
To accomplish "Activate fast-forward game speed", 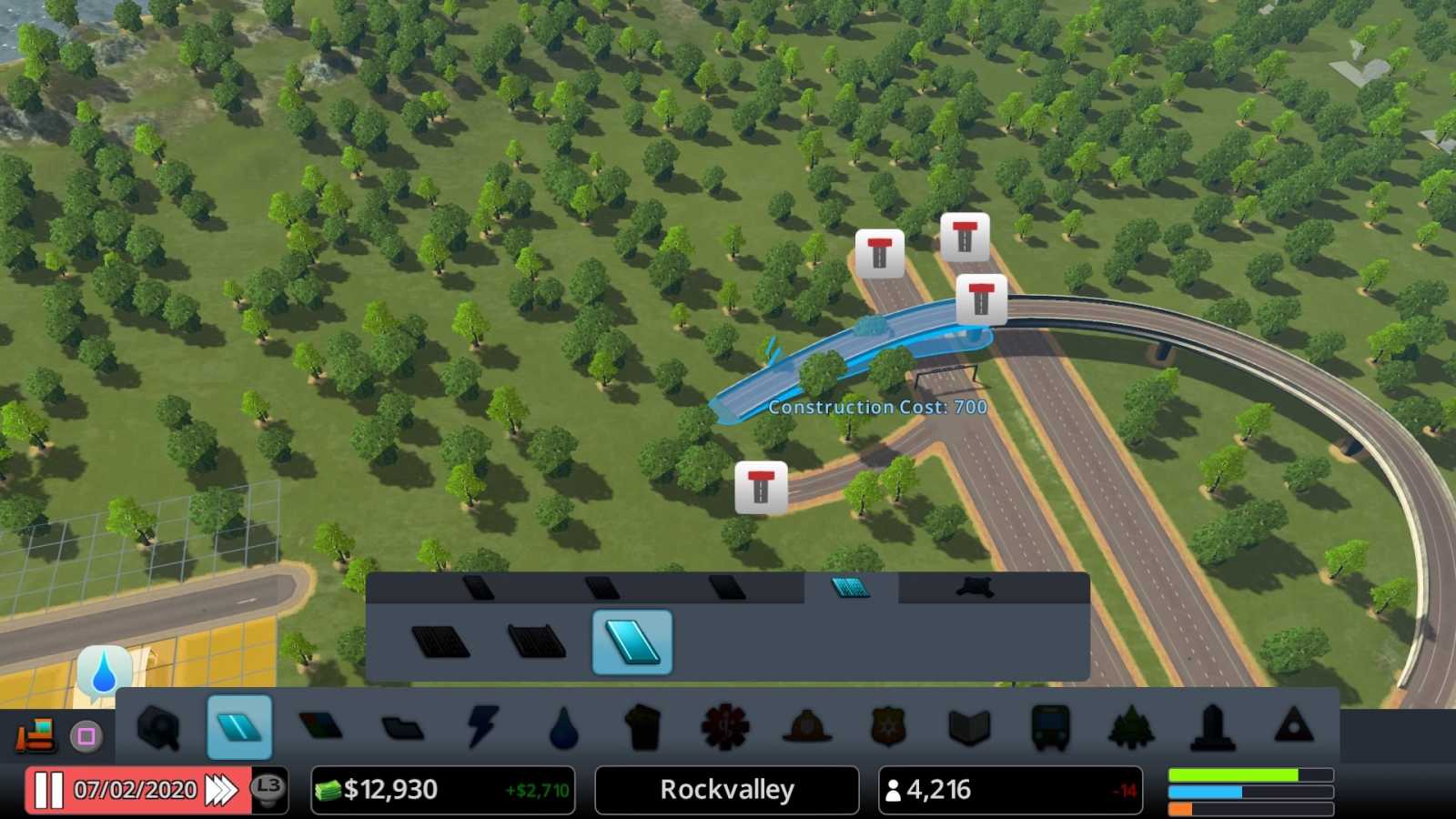I will (223, 788).
